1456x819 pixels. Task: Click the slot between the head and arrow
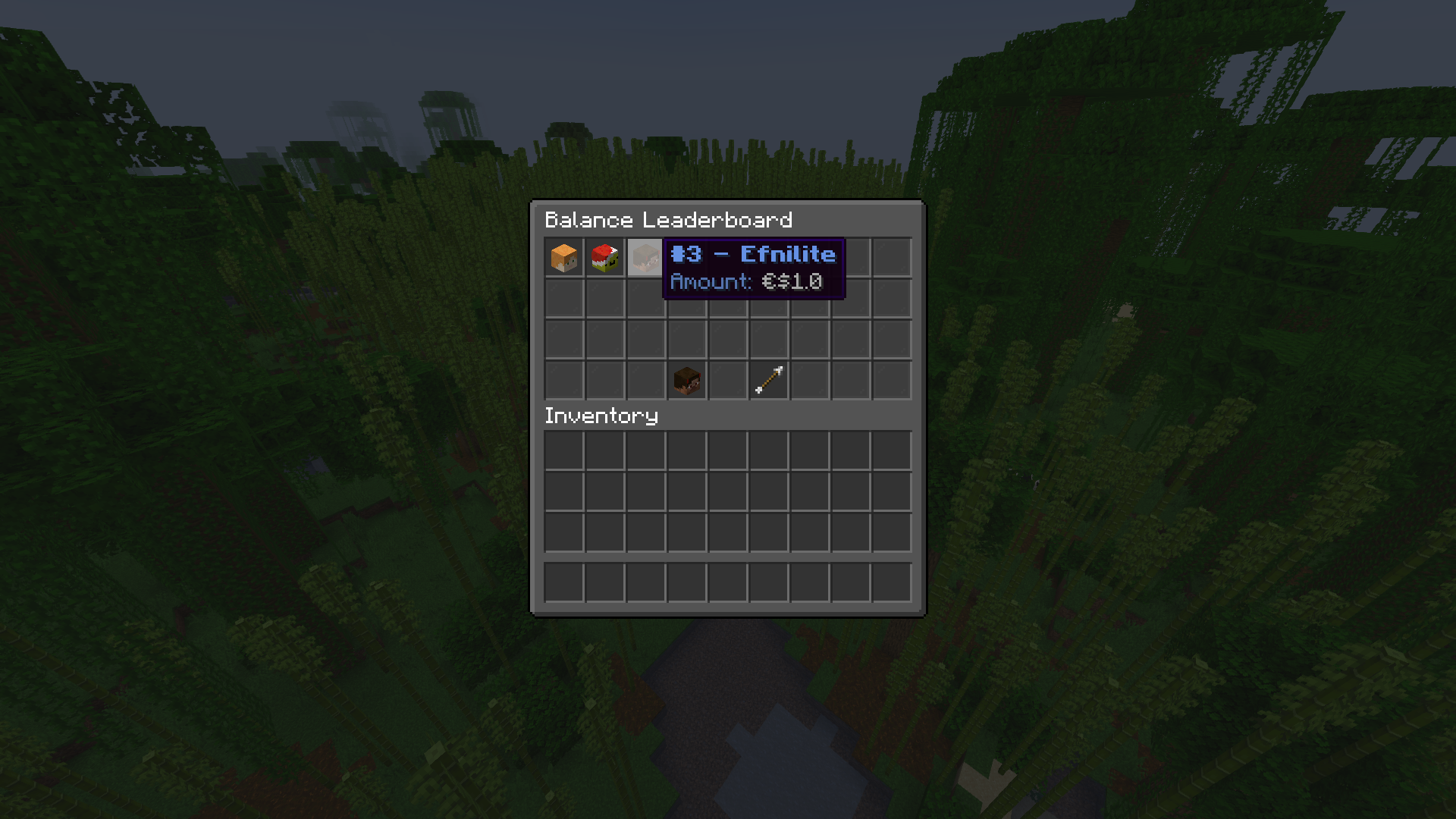(x=726, y=380)
